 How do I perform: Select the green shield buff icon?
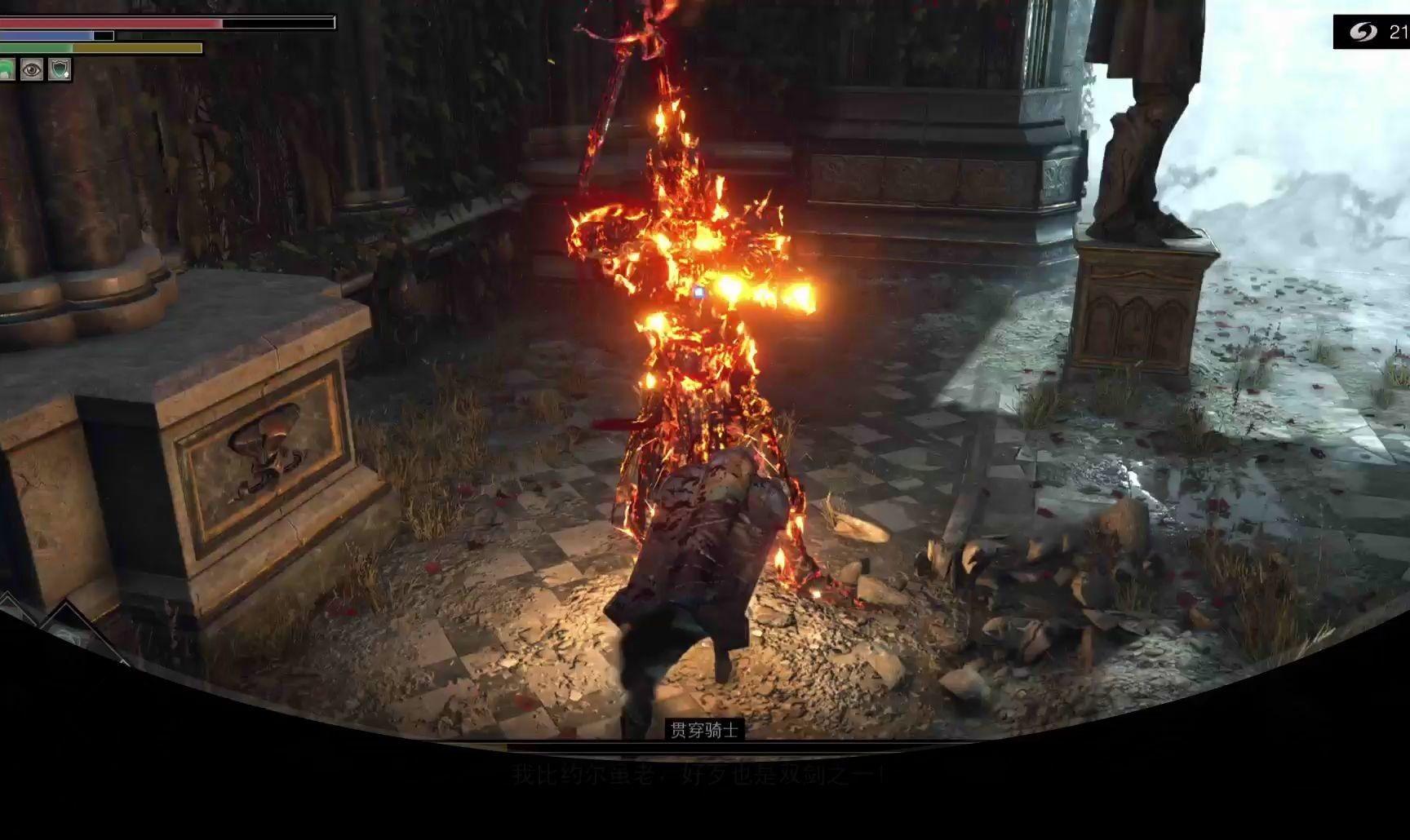[x=60, y=70]
